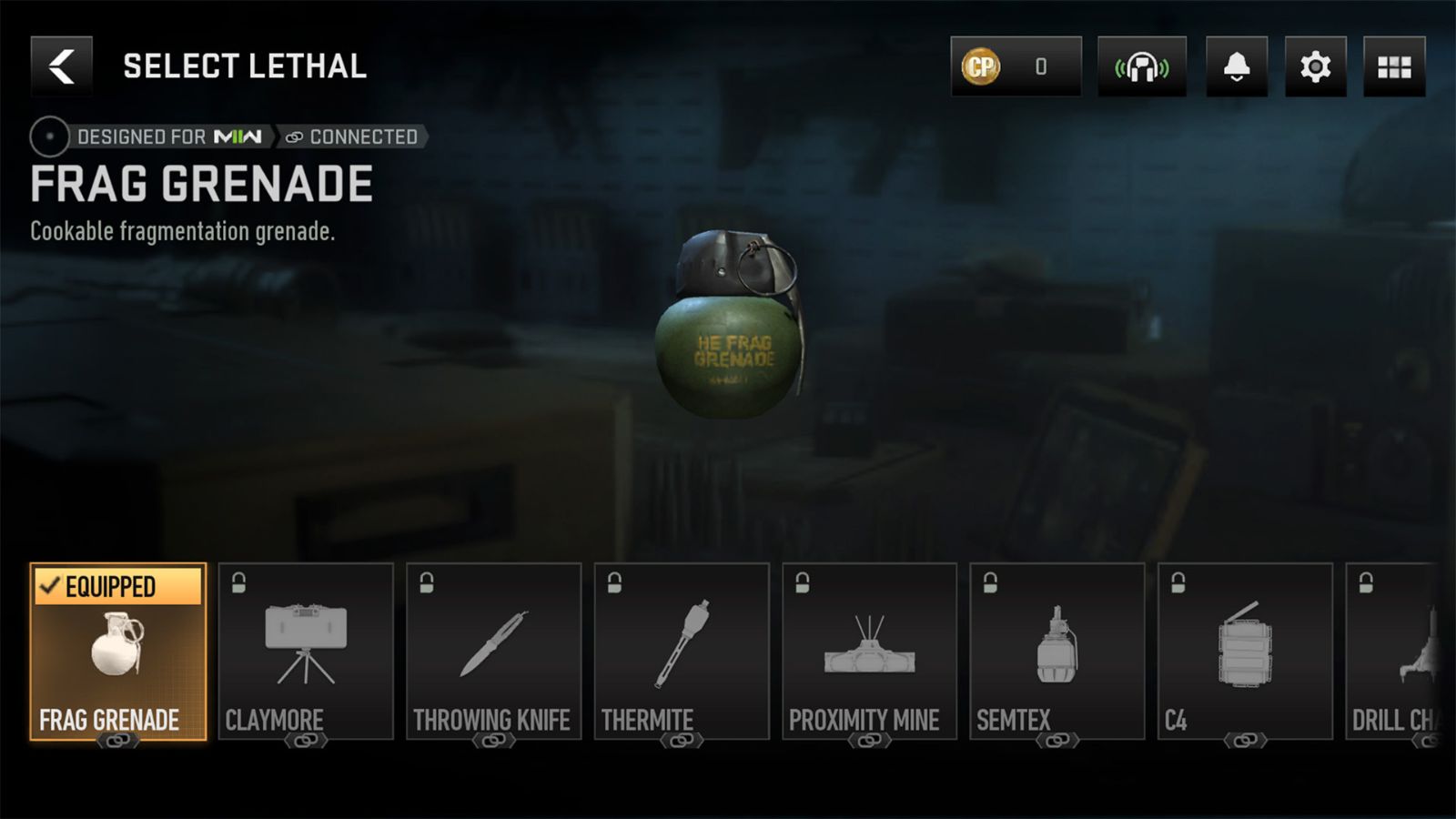1456x819 pixels.
Task: Click the back arrow to exit Select Lethal
Action: pos(61,65)
